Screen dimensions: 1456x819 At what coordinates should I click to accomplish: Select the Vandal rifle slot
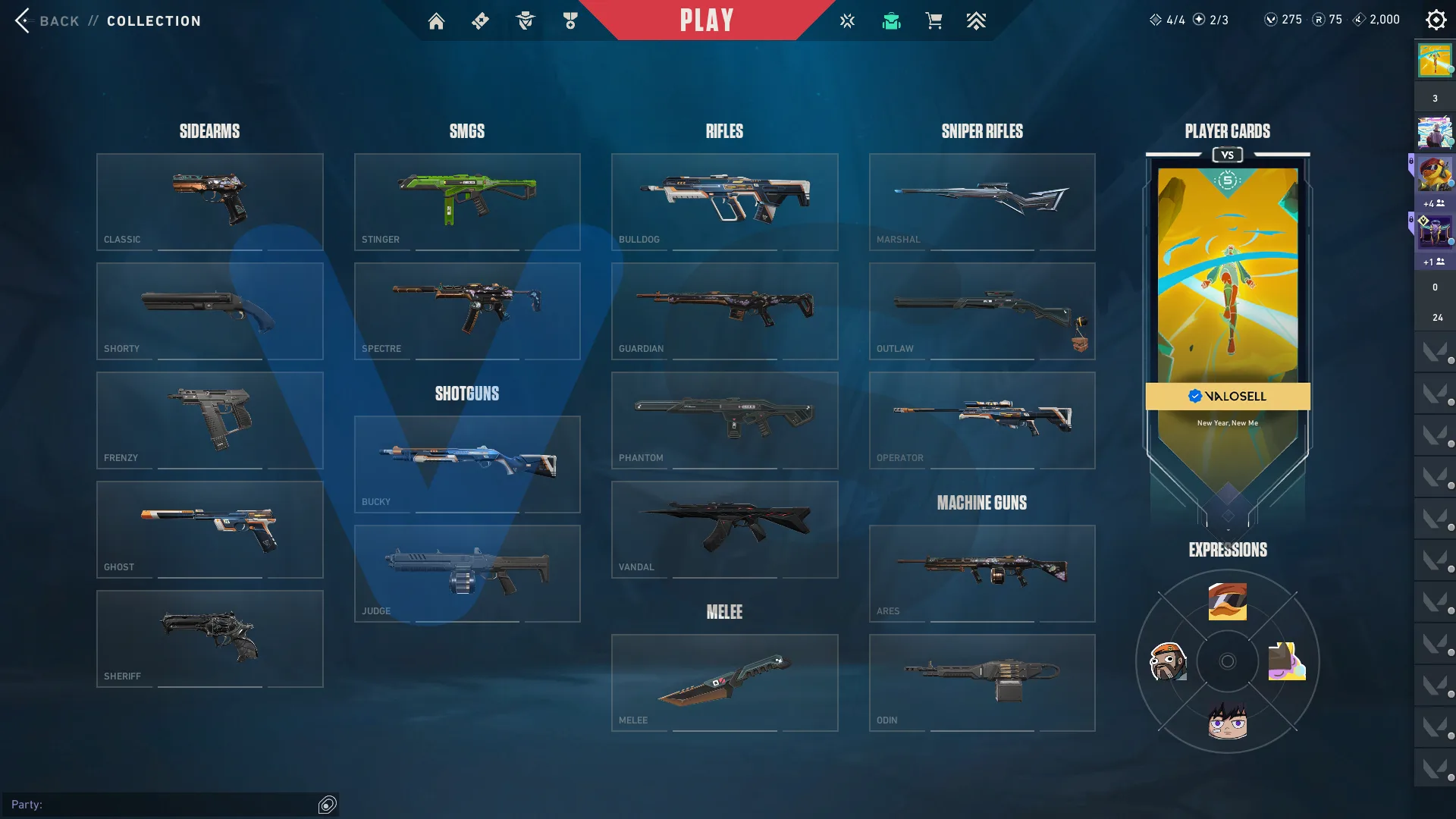(724, 529)
